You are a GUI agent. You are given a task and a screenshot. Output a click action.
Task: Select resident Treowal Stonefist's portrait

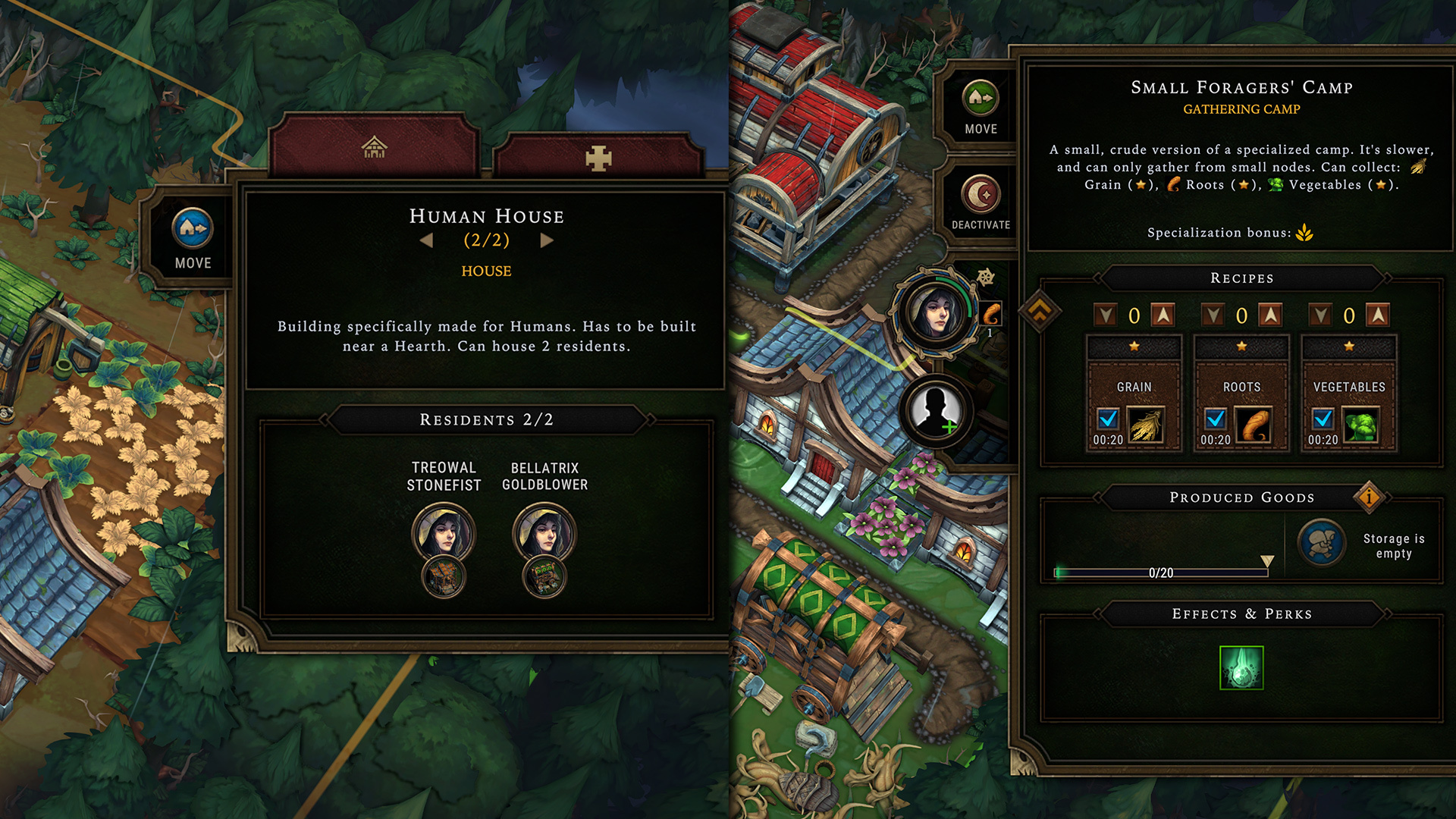coord(444,533)
